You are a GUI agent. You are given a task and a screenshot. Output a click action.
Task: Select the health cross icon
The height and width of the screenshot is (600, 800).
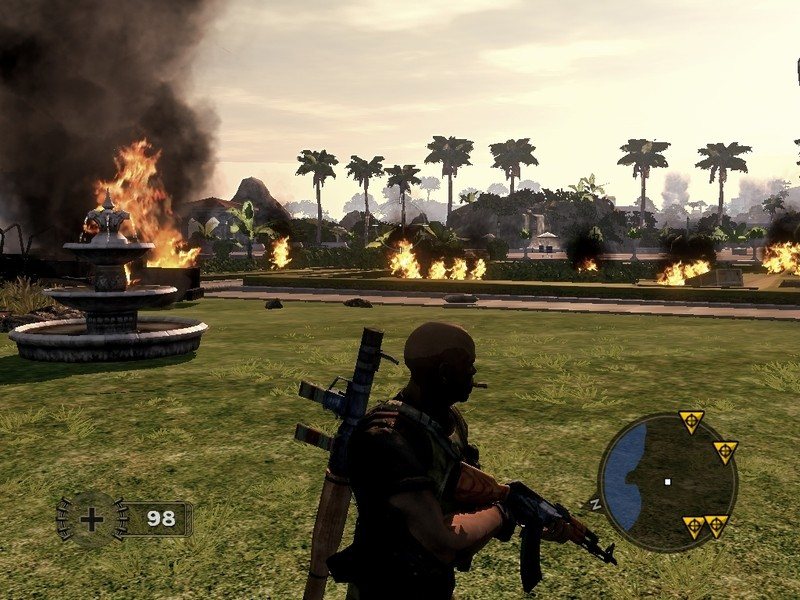coord(92,519)
